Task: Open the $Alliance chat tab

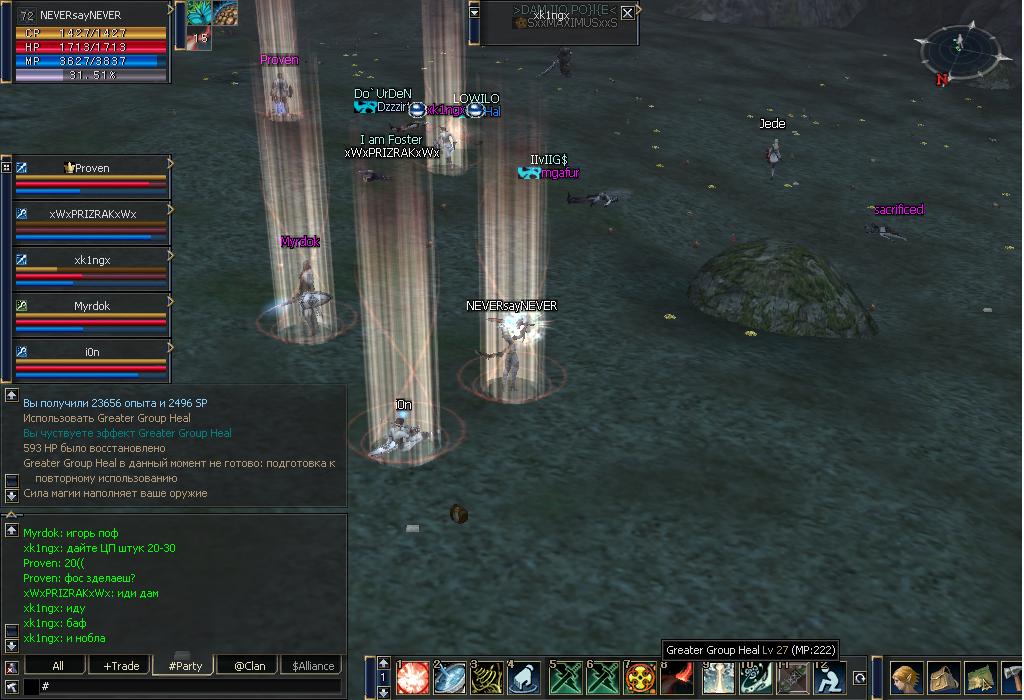Action: click(x=312, y=666)
